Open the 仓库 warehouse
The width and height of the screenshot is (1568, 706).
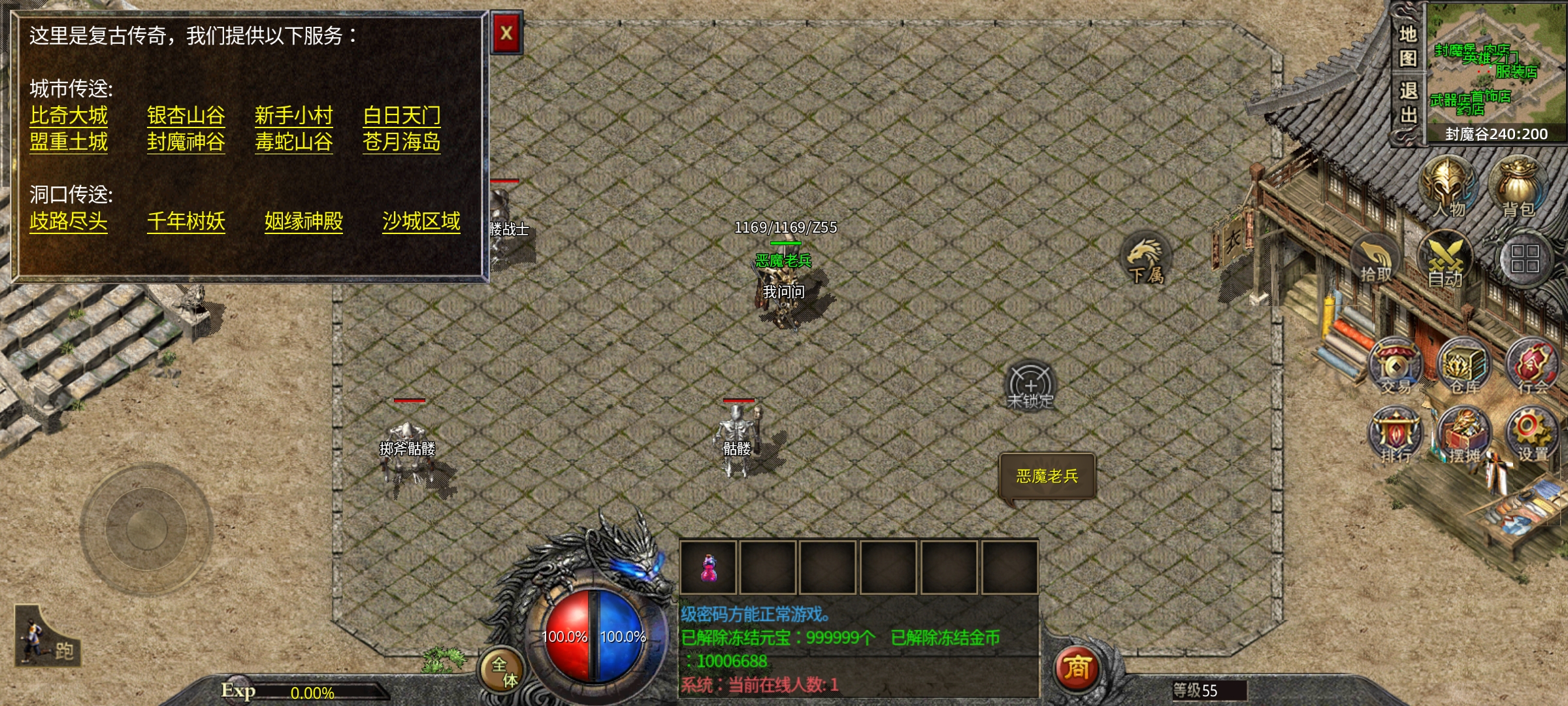[x=1464, y=366]
